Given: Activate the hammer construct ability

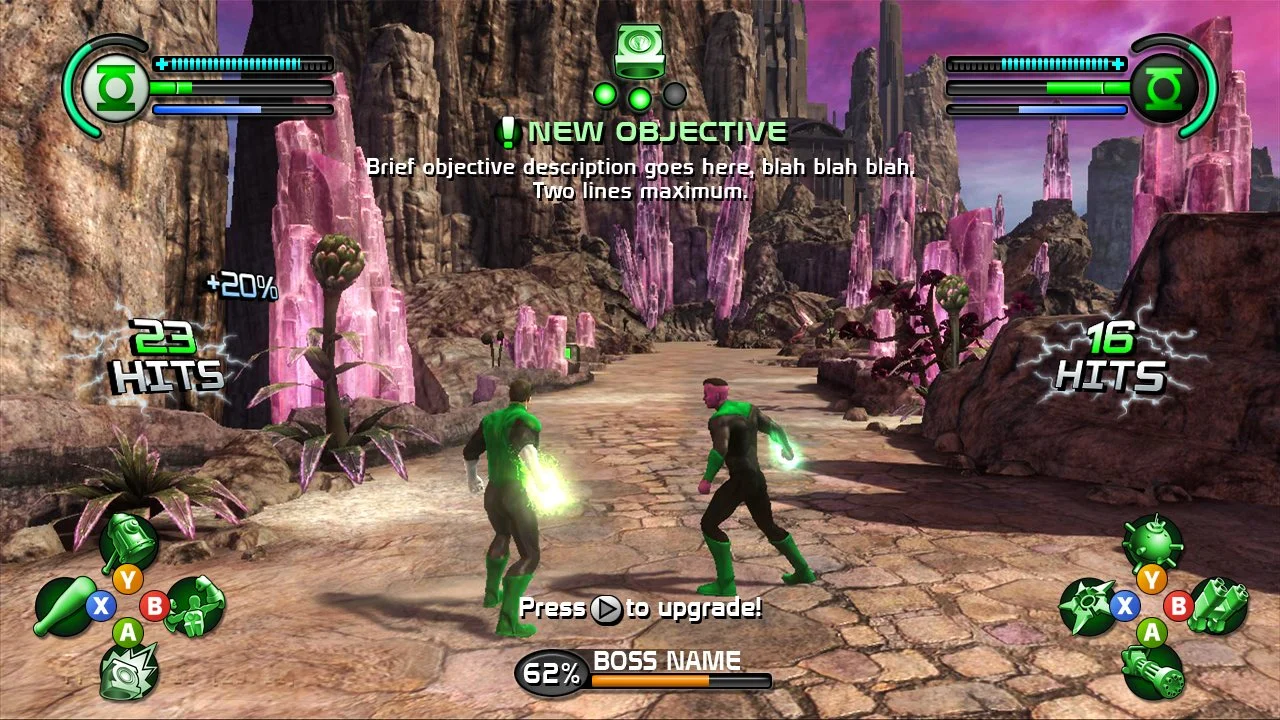Looking at the screenshot, I should (128, 541).
